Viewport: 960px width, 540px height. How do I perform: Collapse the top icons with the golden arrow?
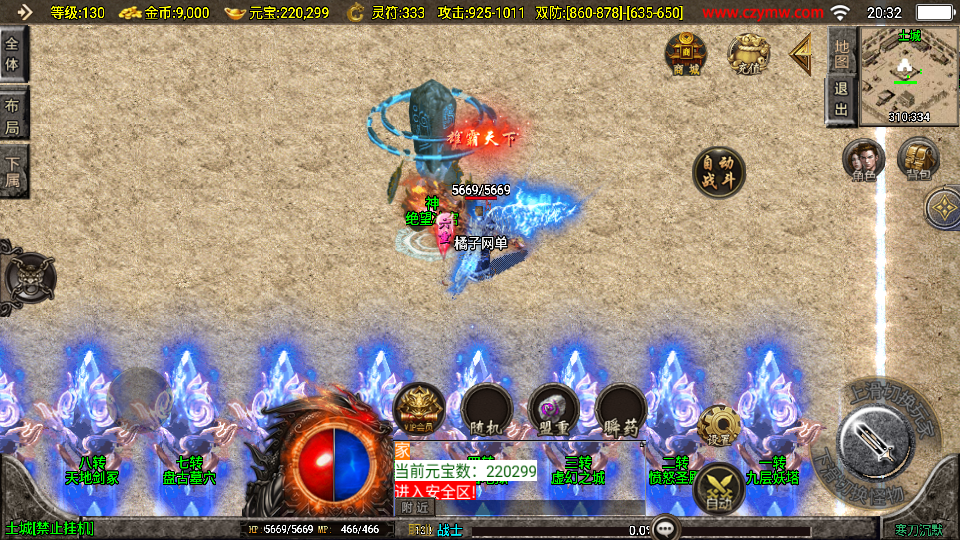[801, 54]
